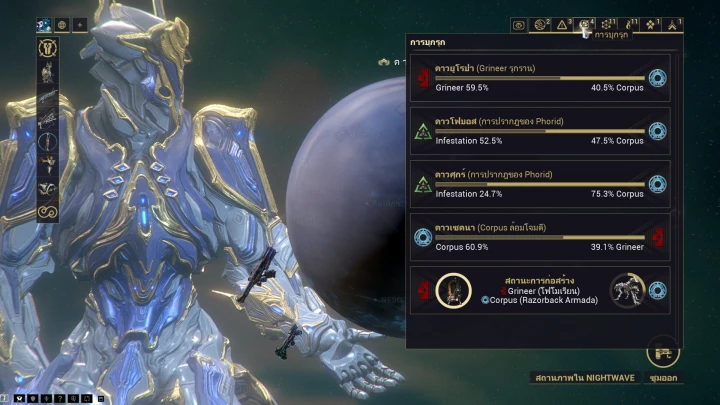Show the NIGHTWAVE status button

(580, 378)
